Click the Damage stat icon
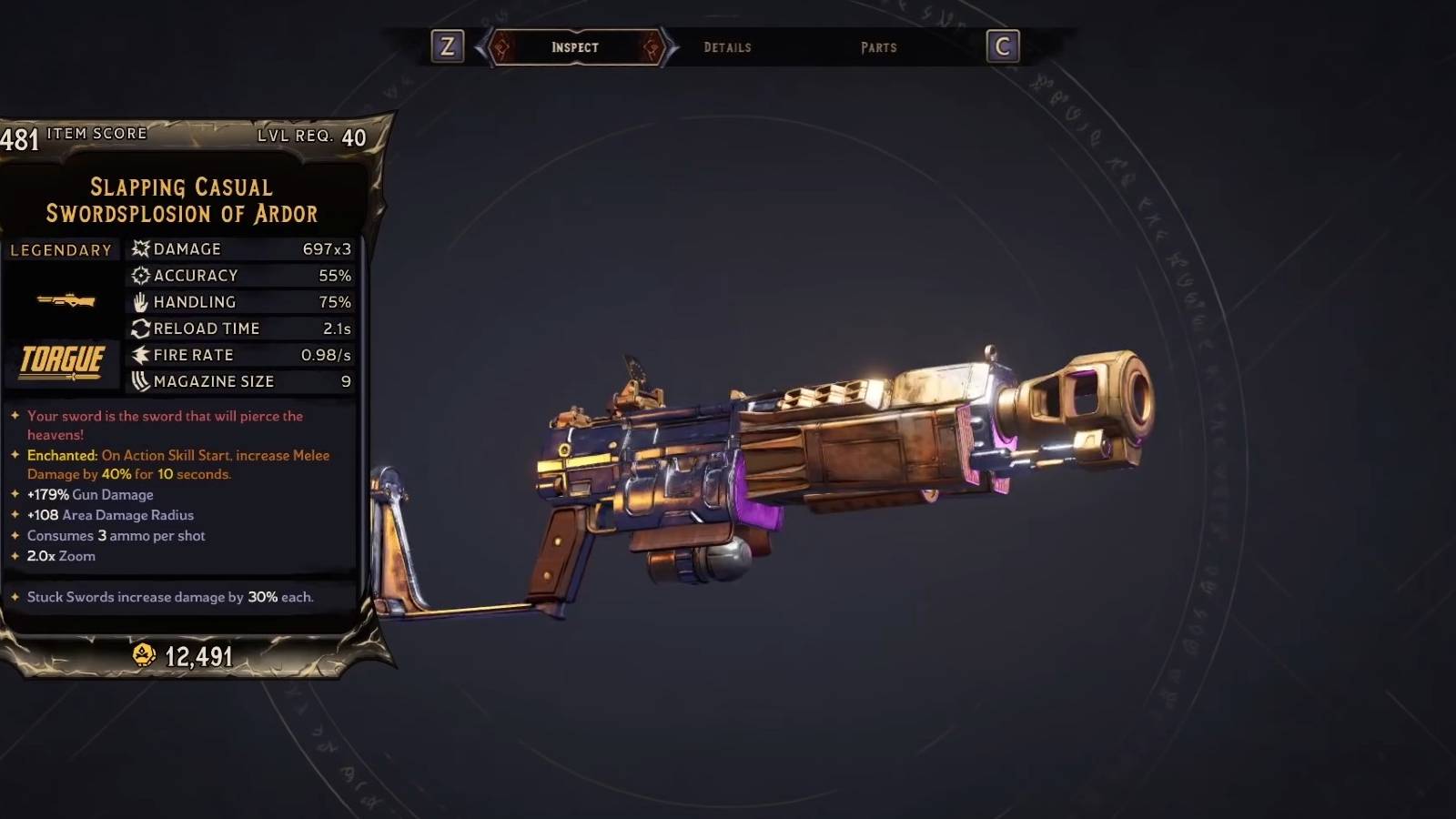The width and height of the screenshot is (1456, 819). (139, 248)
